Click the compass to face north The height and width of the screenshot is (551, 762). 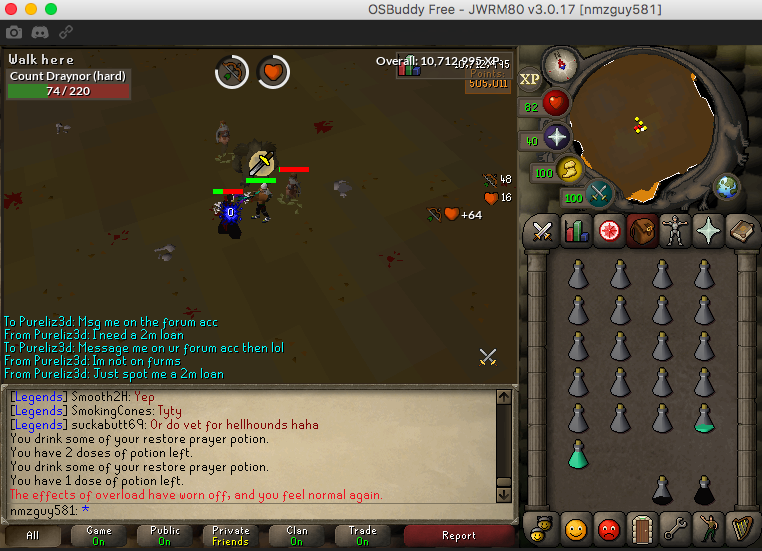point(560,63)
